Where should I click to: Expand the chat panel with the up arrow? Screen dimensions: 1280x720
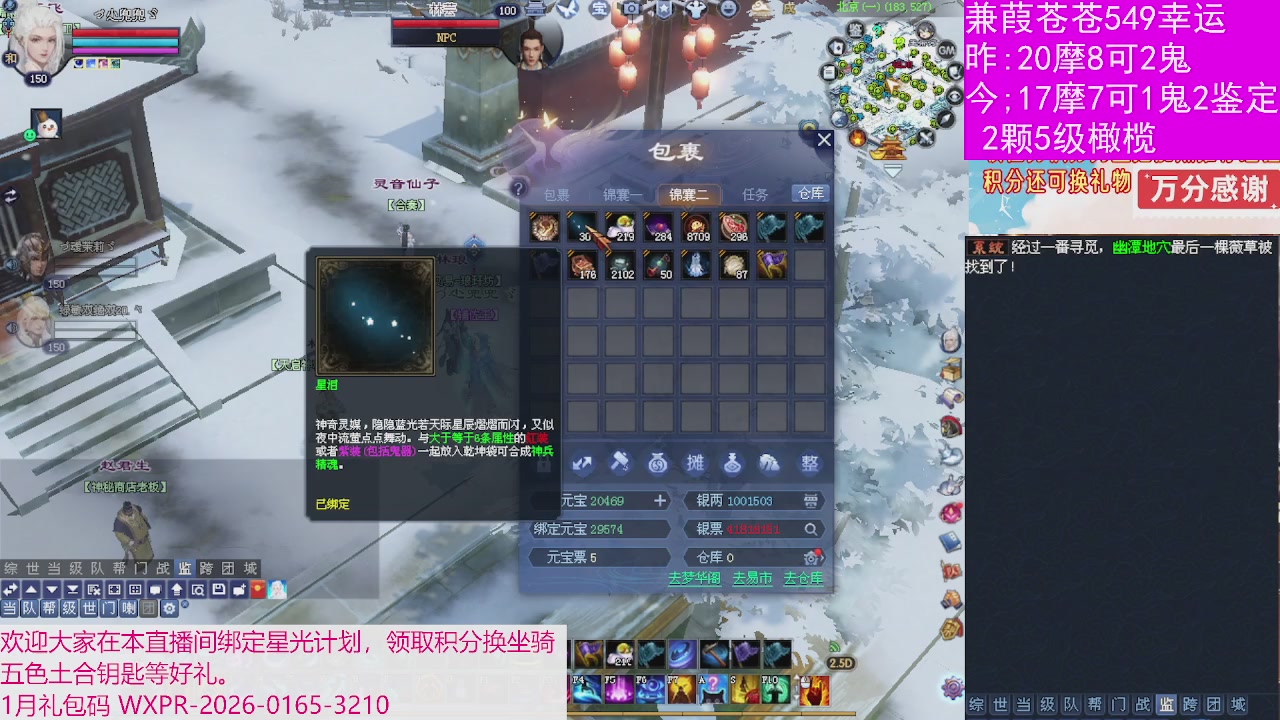[x=32, y=590]
